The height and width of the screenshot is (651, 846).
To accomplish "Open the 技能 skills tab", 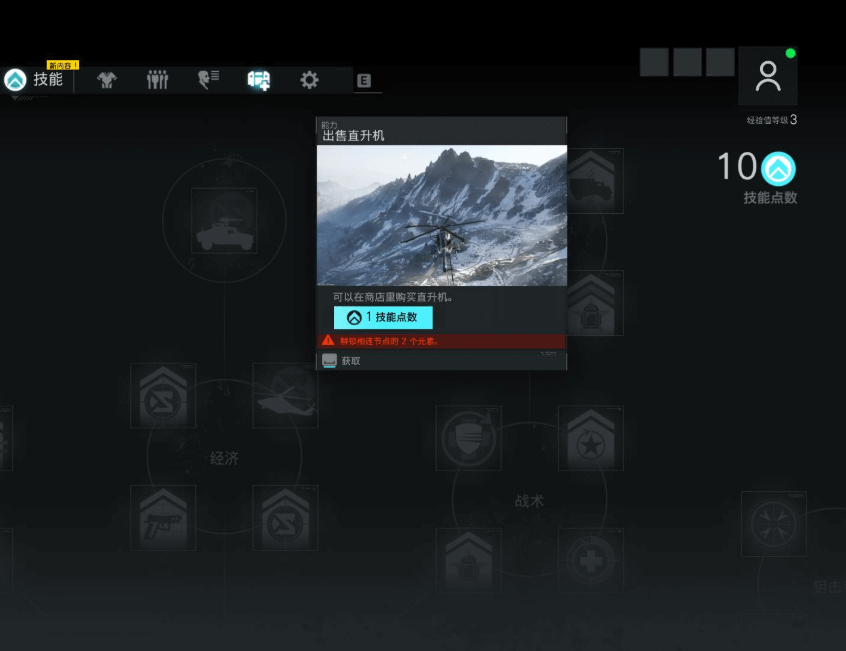I will [35, 80].
